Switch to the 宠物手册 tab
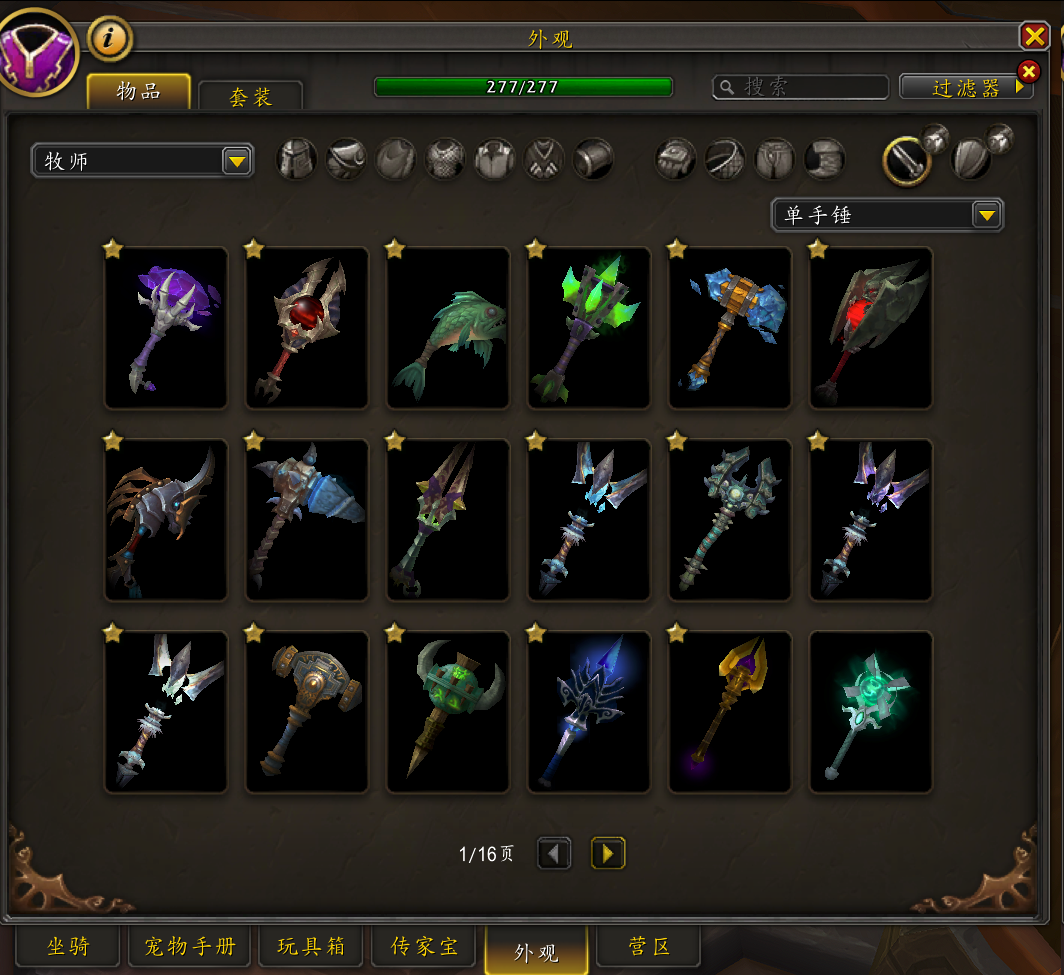The height and width of the screenshot is (975, 1064). pyautogui.click(x=189, y=946)
